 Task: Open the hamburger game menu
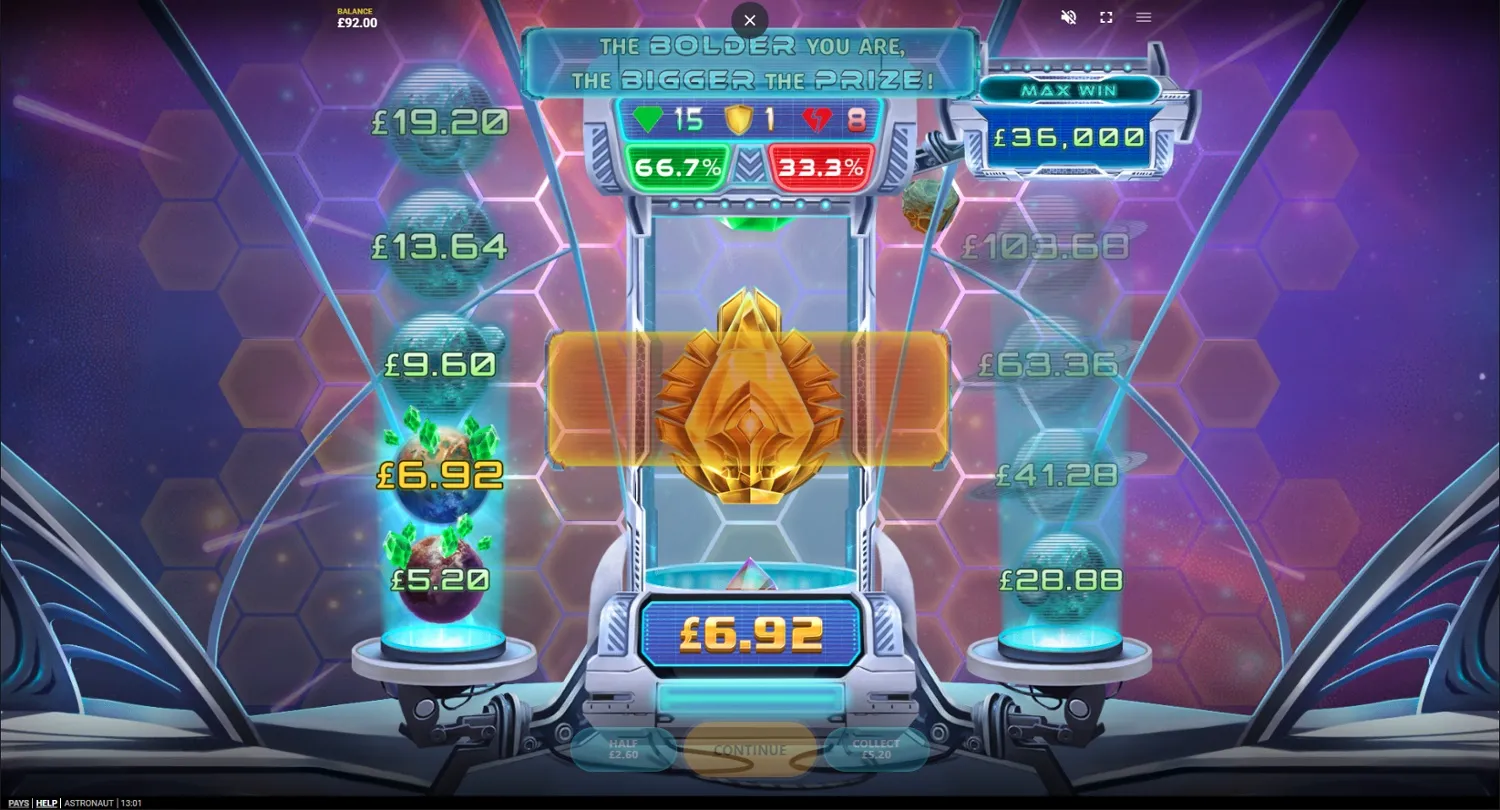(x=1143, y=17)
